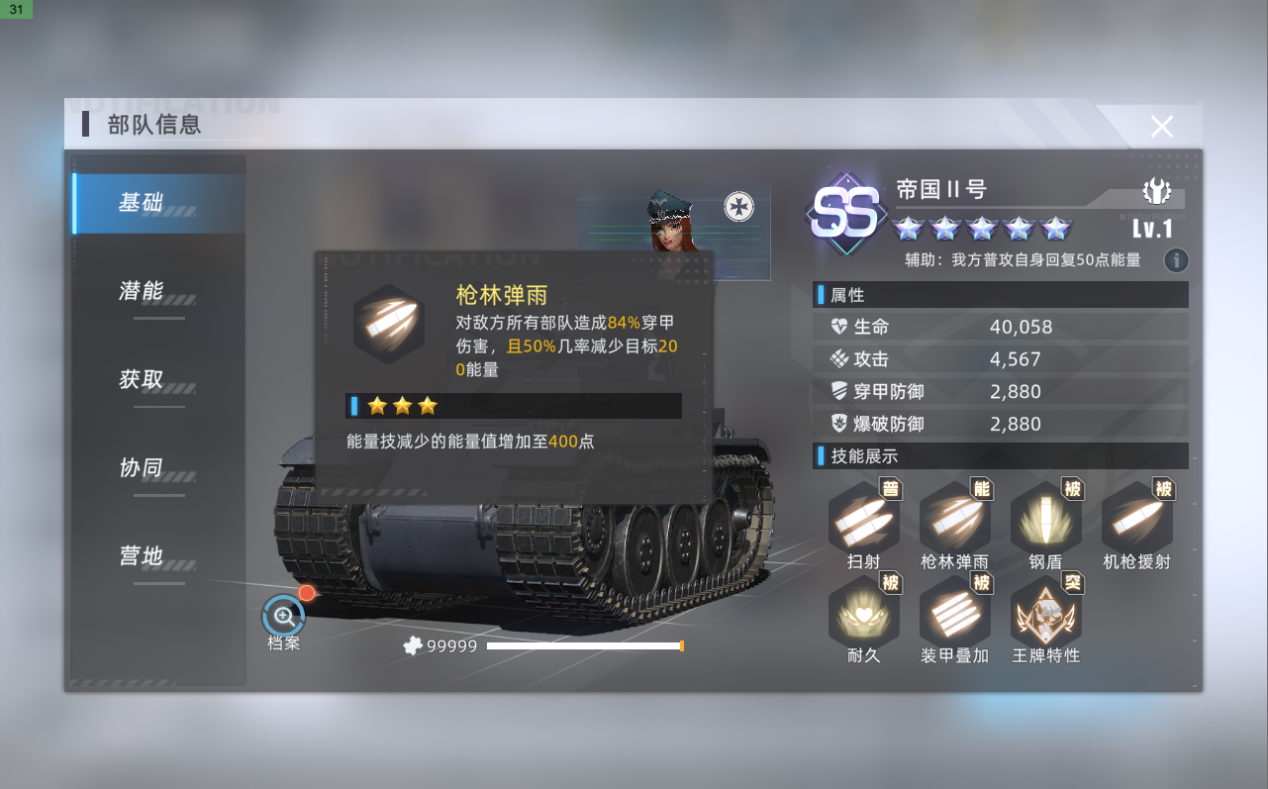
Task: Open the 档案 magnifier button
Action: click(283, 616)
